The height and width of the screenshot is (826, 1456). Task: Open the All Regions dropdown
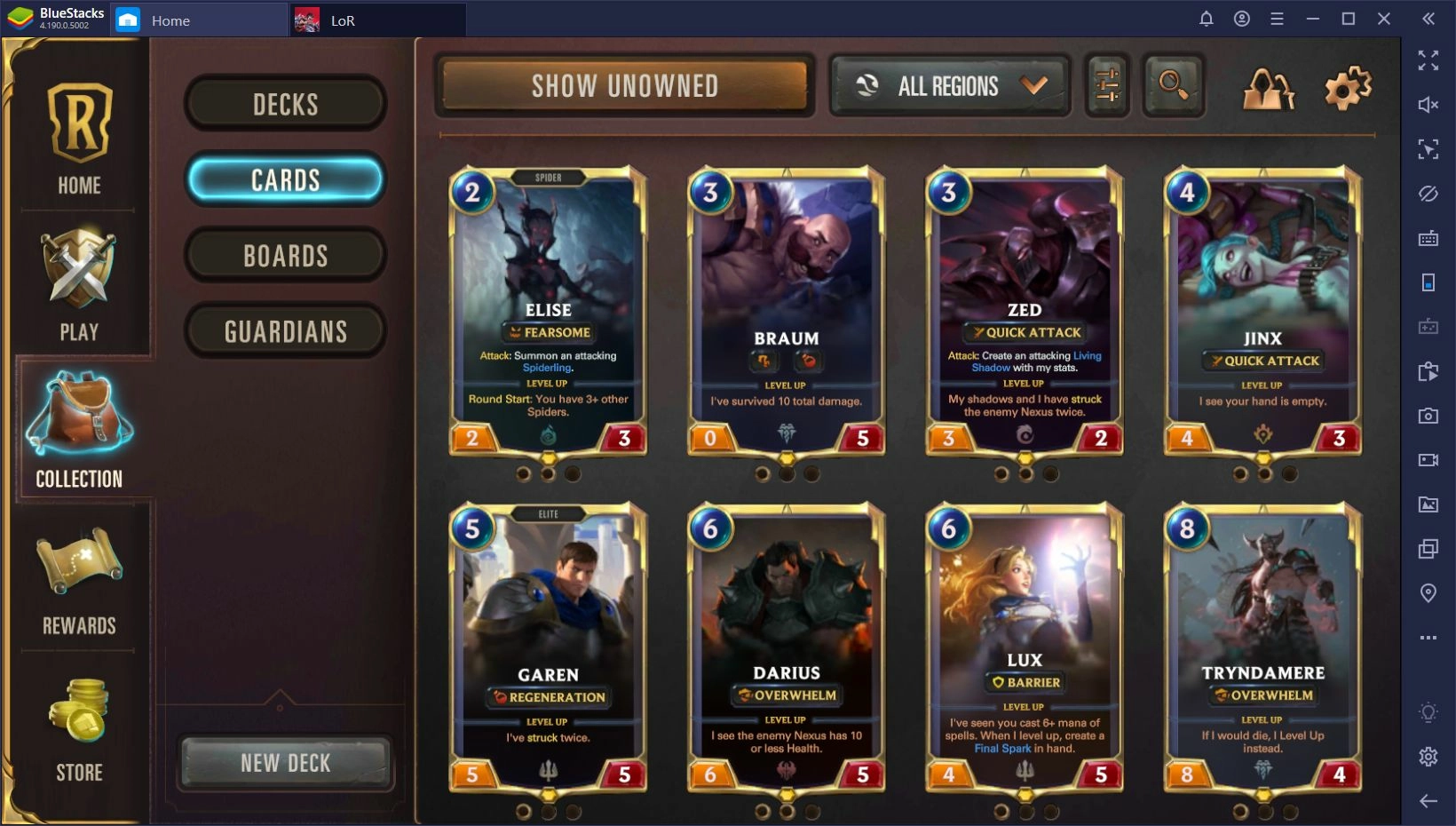(948, 85)
